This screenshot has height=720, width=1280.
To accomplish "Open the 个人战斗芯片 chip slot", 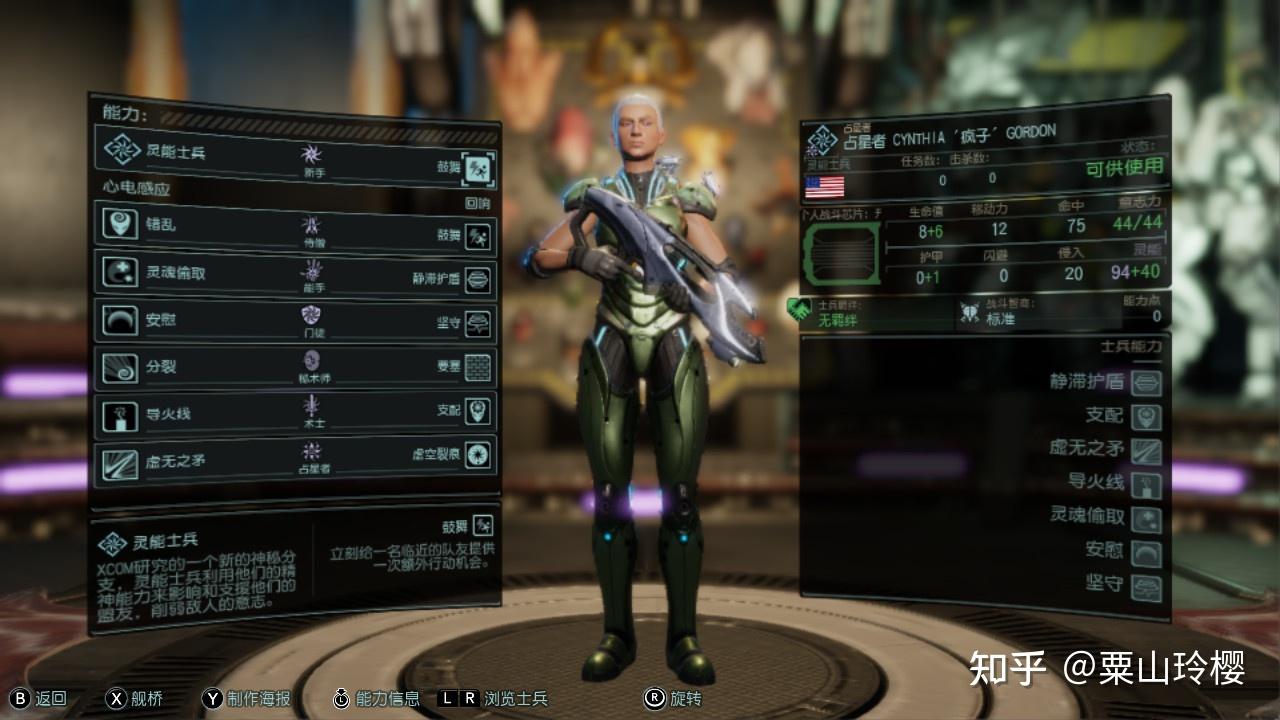I will (840, 254).
